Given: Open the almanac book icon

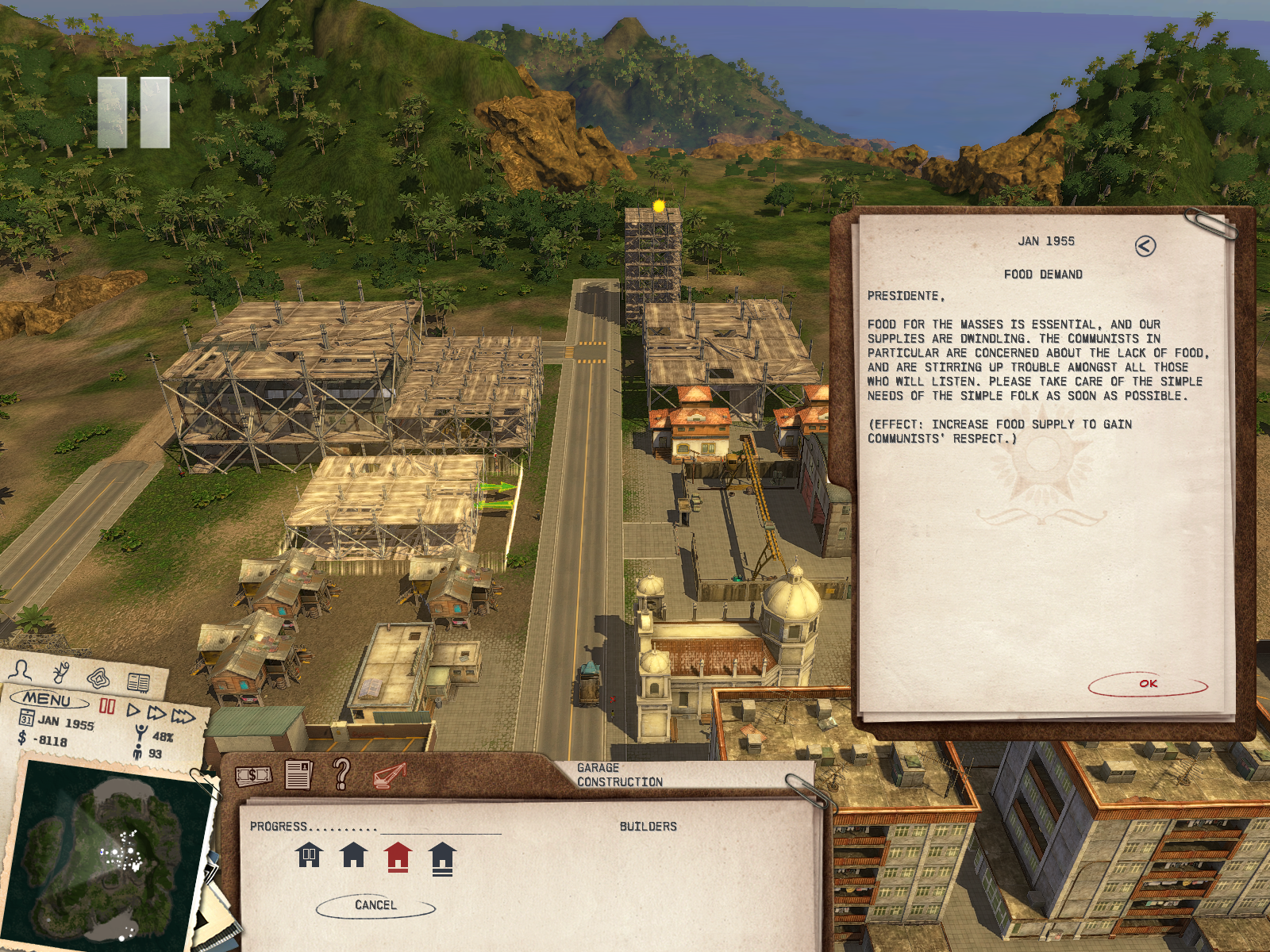Looking at the screenshot, I should point(138,682).
